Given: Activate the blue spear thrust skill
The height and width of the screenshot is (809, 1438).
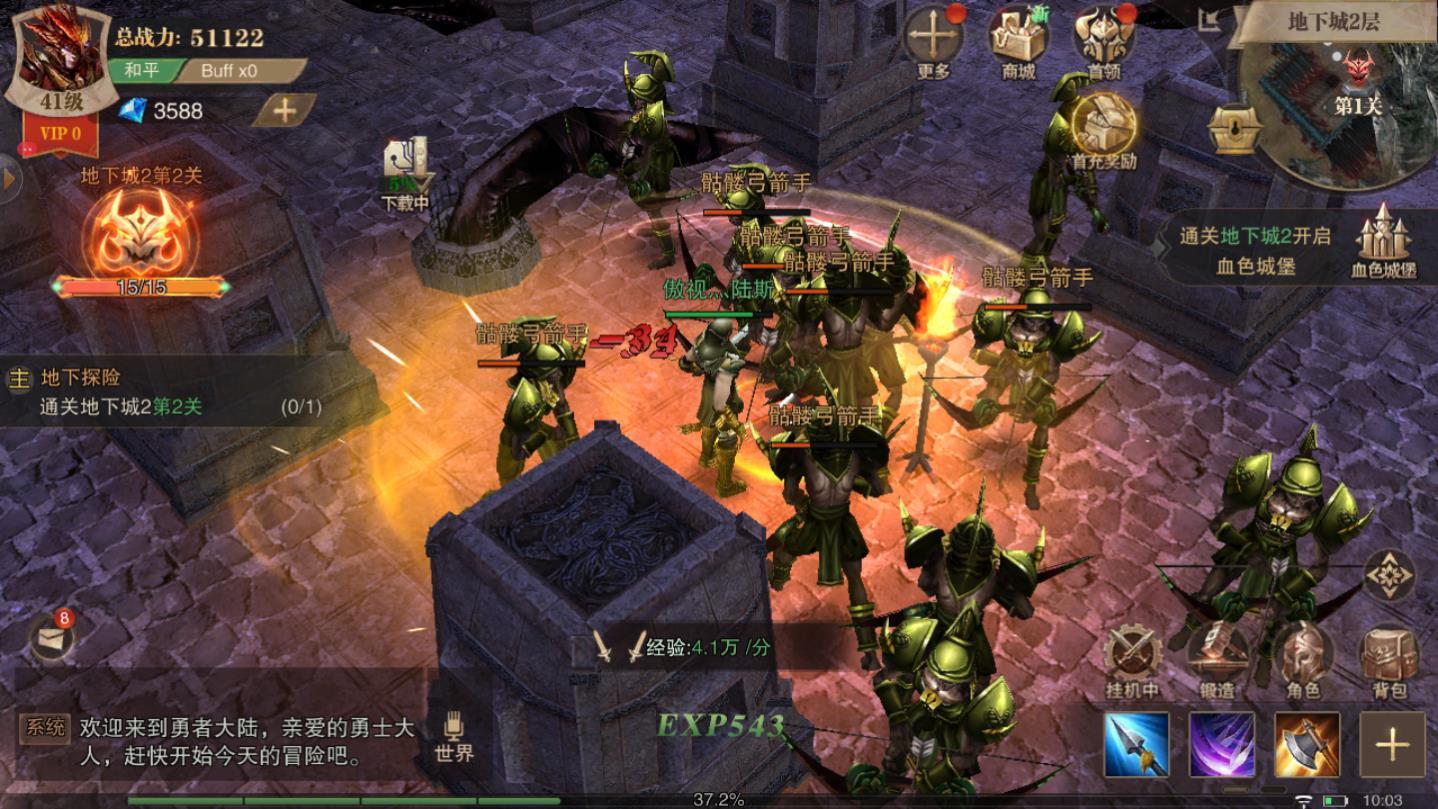Looking at the screenshot, I should pyautogui.click(x=1137, y=745).
